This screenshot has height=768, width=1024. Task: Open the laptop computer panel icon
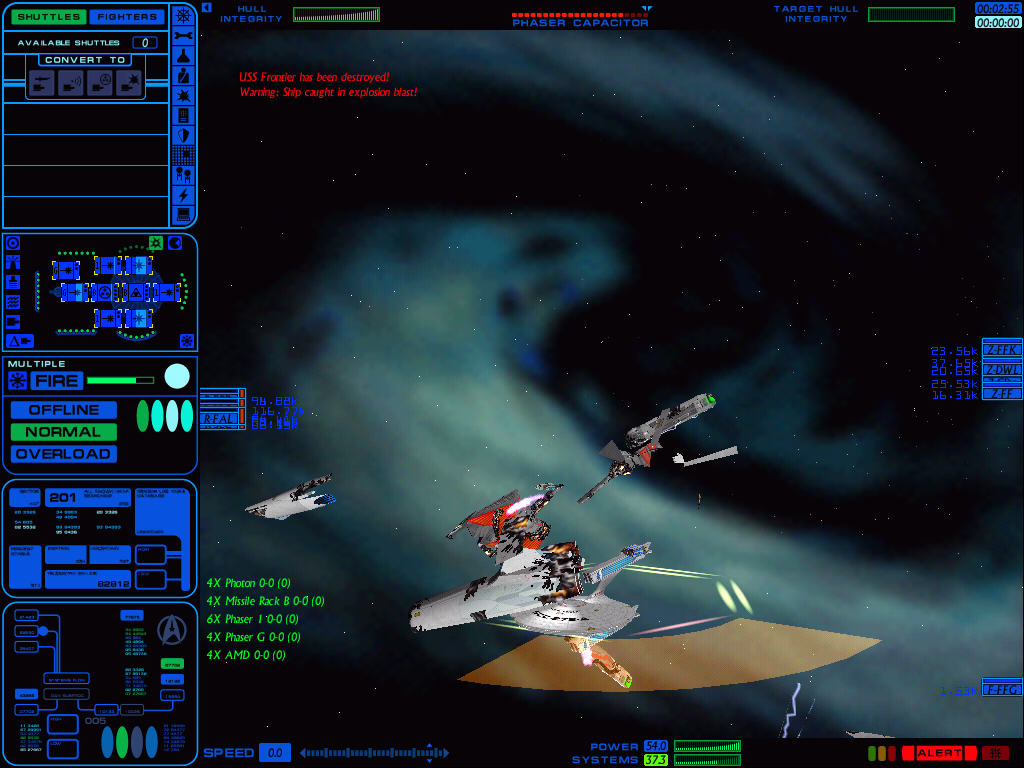184,214
